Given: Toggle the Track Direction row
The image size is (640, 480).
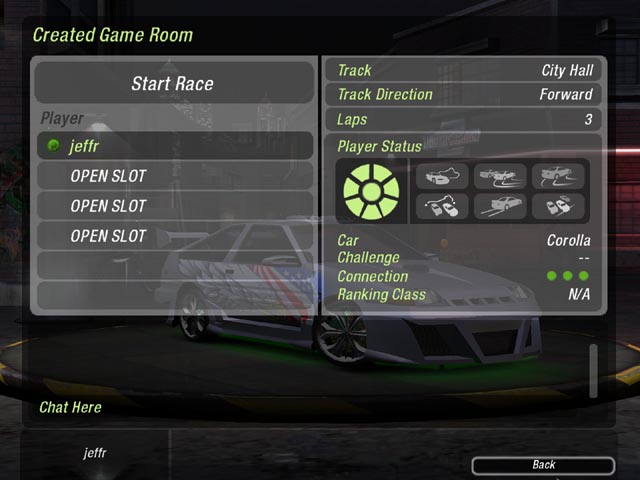Looking at the screenshot, I should tap(465, 95).
